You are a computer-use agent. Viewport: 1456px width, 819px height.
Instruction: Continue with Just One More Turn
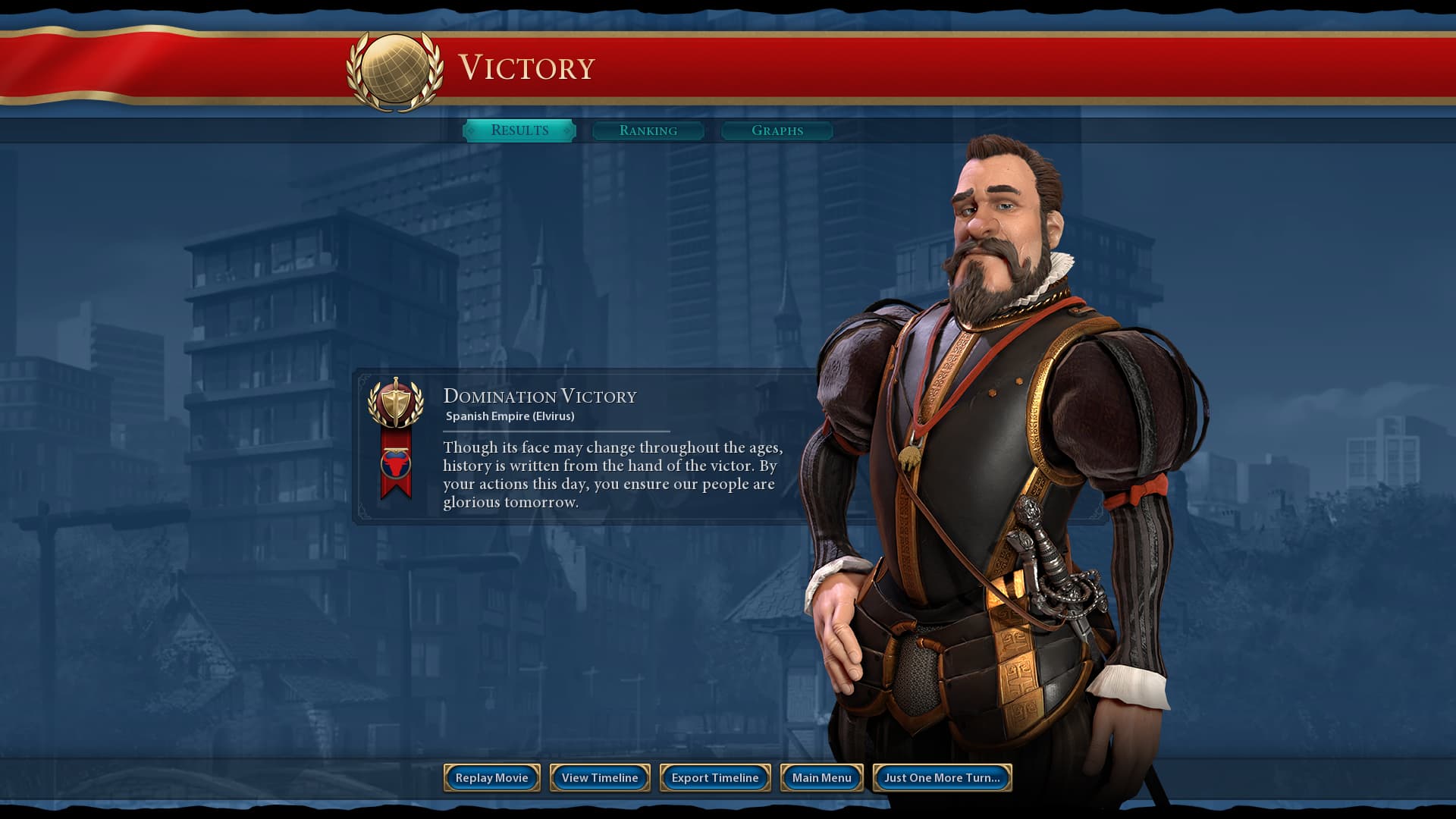[x=942, y=777]
